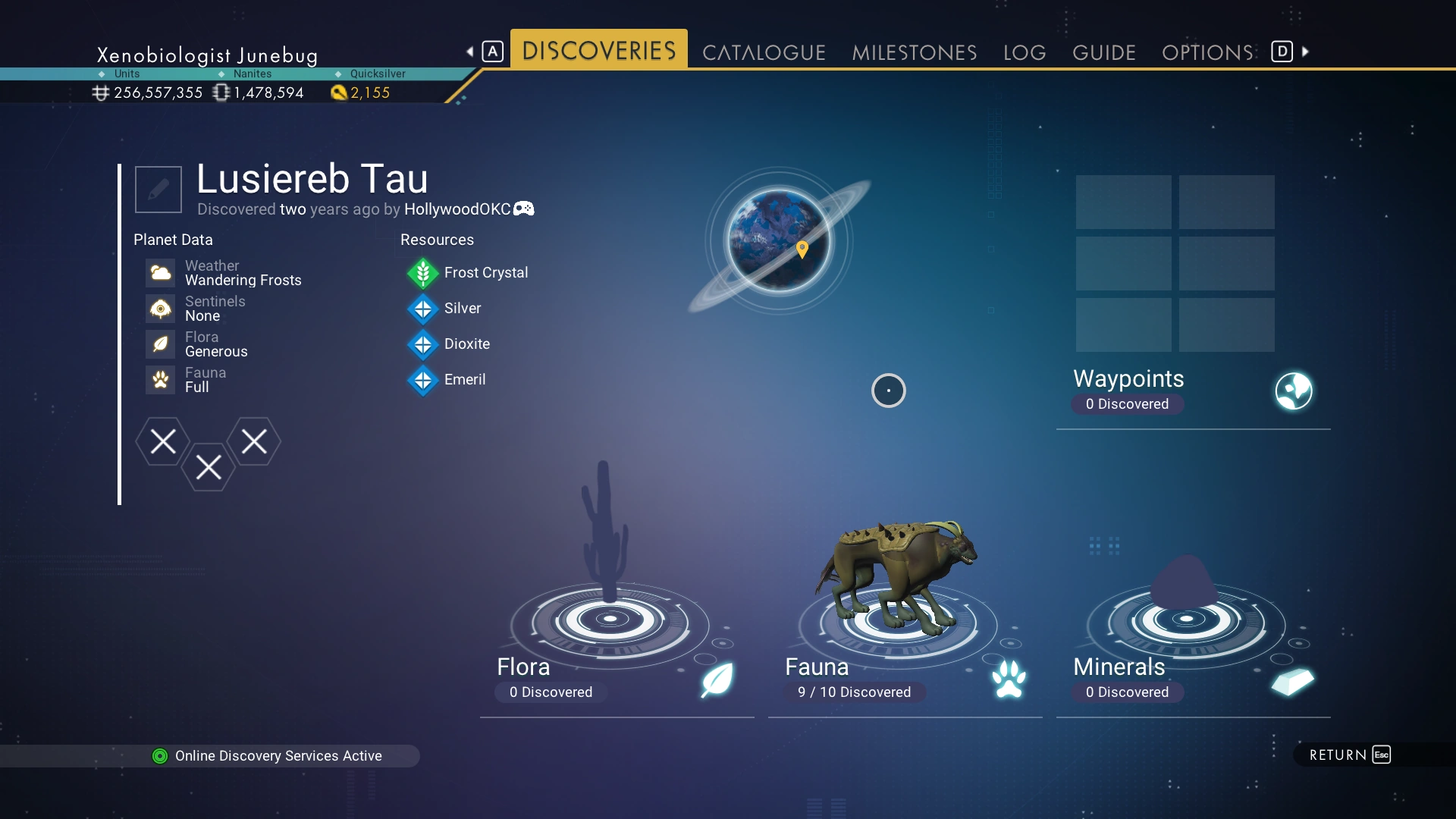Go to the Guide tab

coord(1103,52)
